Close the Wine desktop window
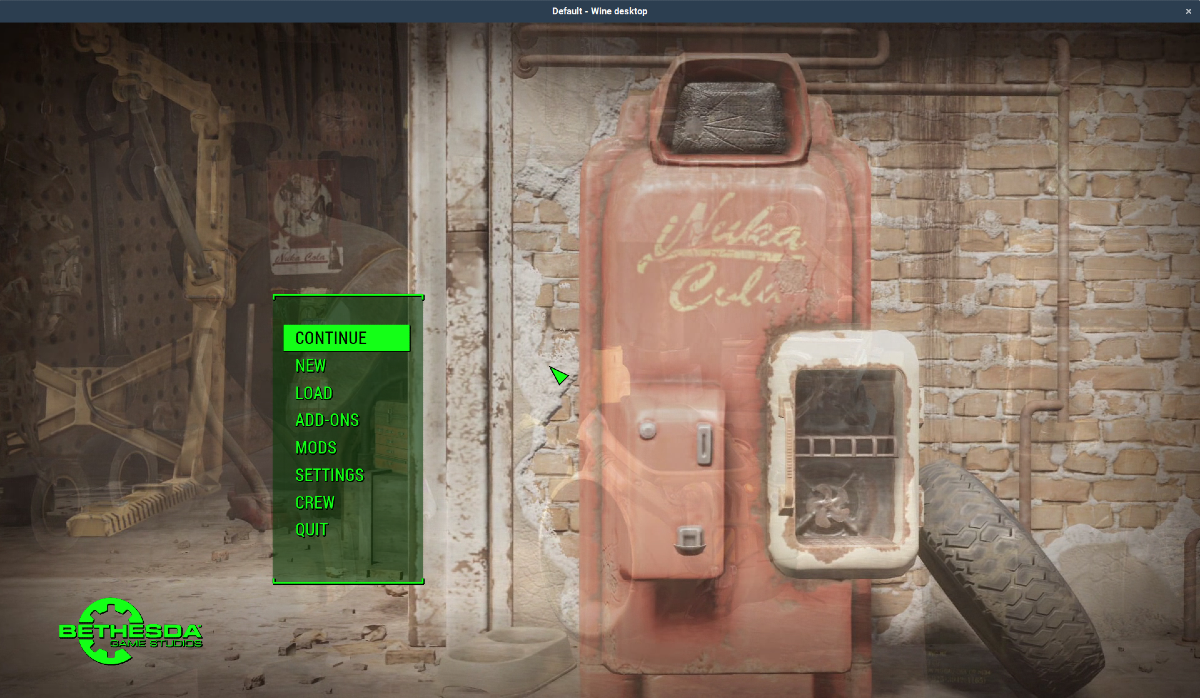This screenshot has width=1200, height=698. (1188, 11)
